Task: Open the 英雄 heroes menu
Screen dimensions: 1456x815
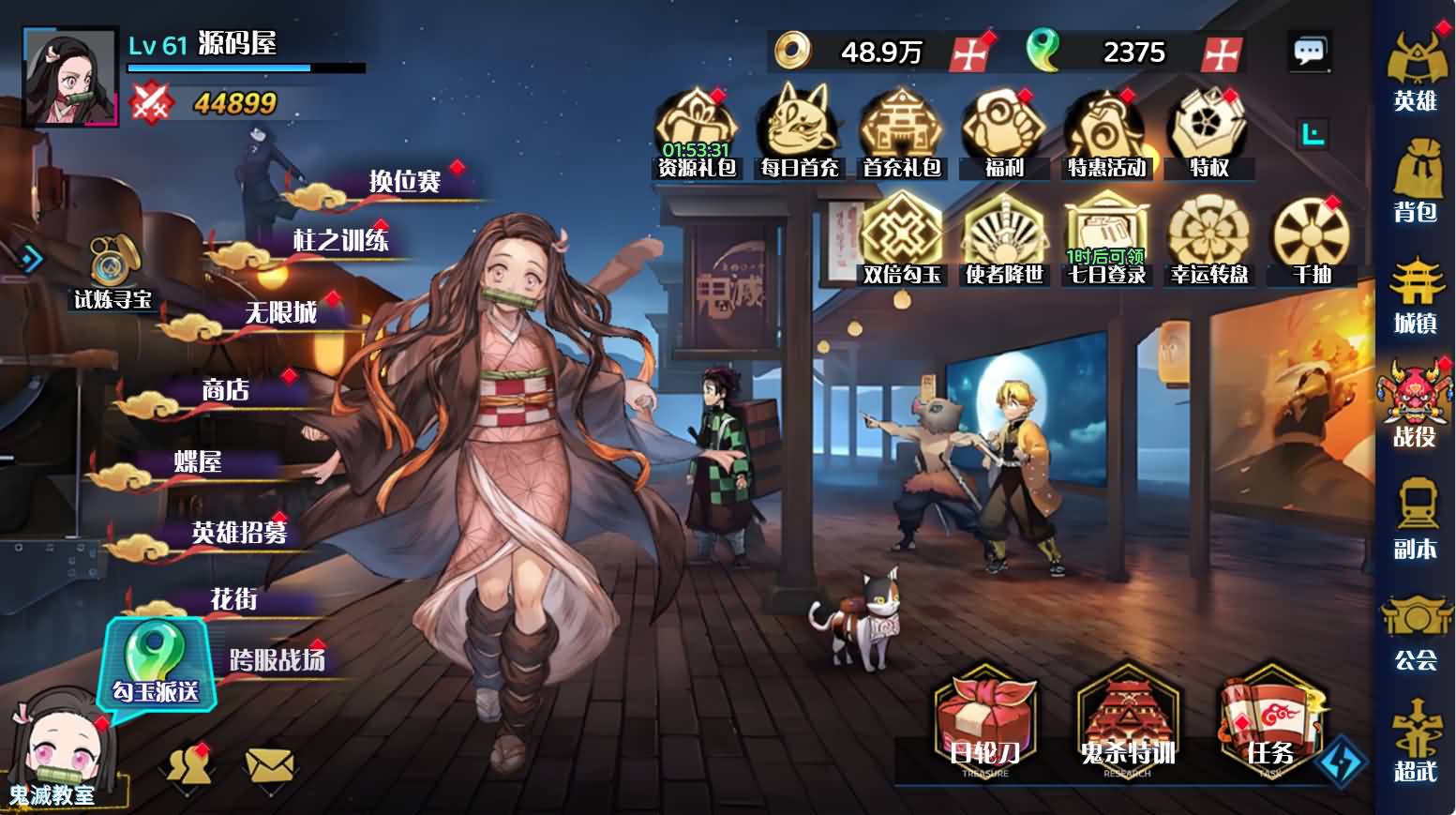Action: coord(1414,69)
